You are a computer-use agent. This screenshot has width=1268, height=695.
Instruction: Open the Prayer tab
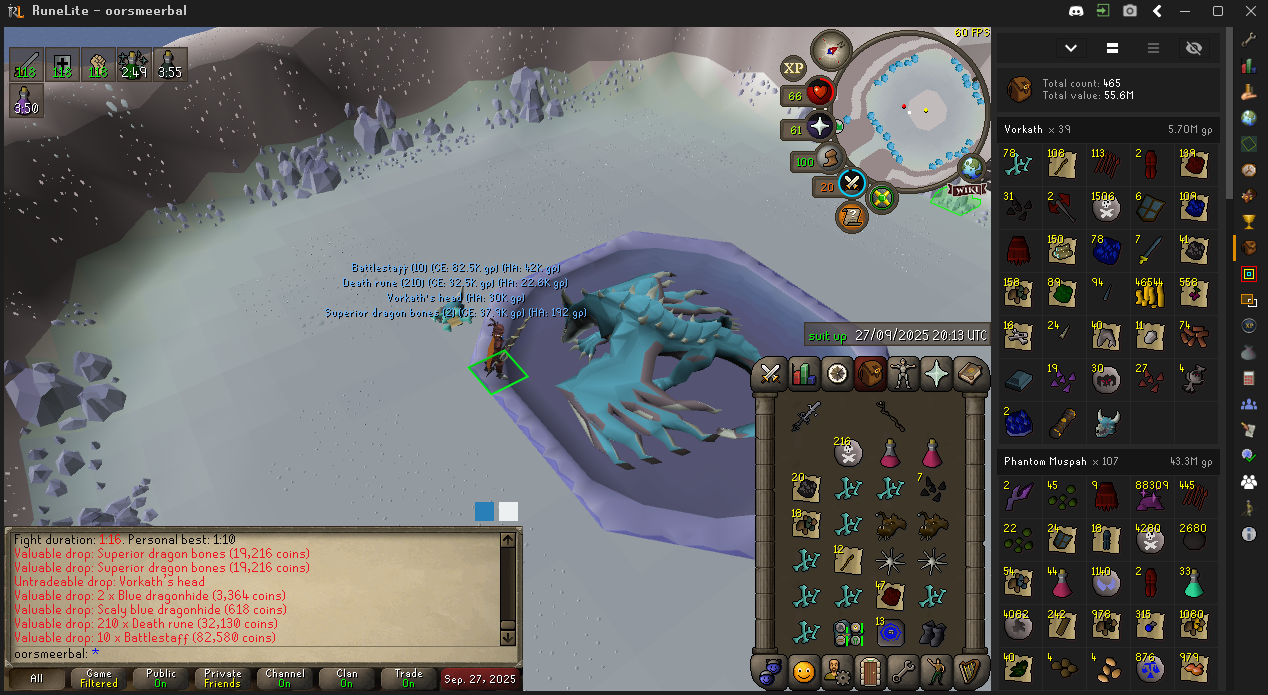(x=937, y=373)
